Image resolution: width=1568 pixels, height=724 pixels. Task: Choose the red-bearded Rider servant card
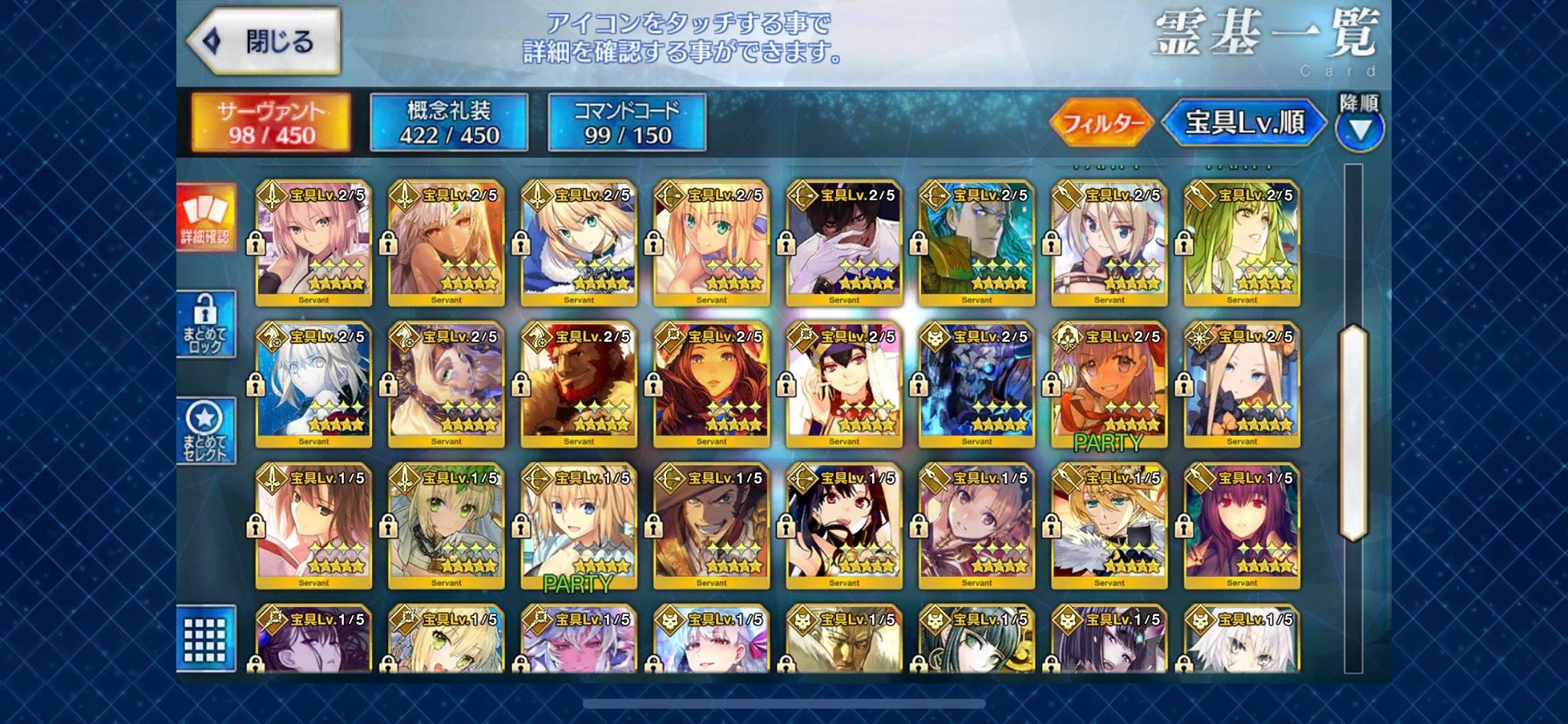click(579, 383)
